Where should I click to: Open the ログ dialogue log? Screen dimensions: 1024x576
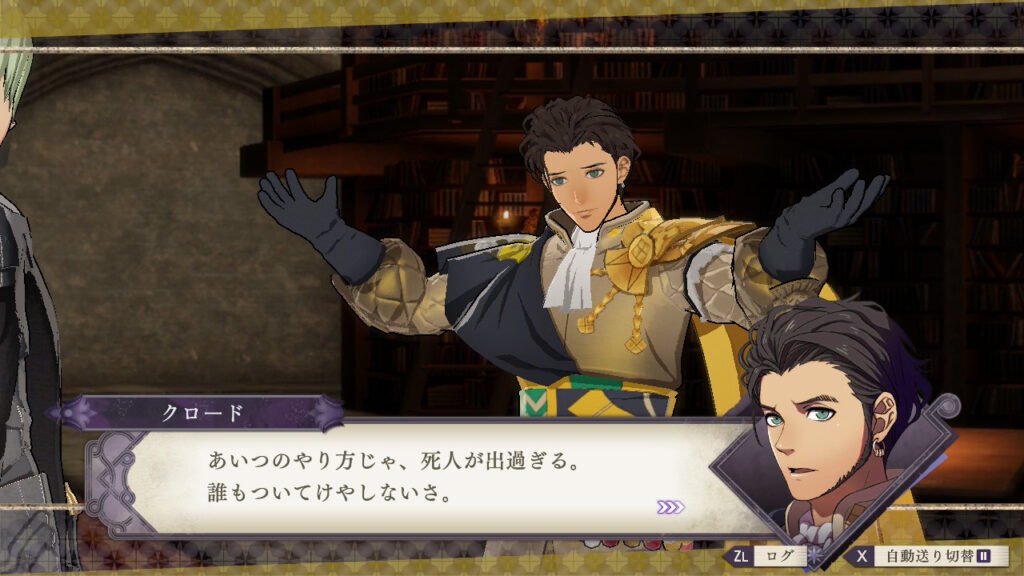coord(770,556)
